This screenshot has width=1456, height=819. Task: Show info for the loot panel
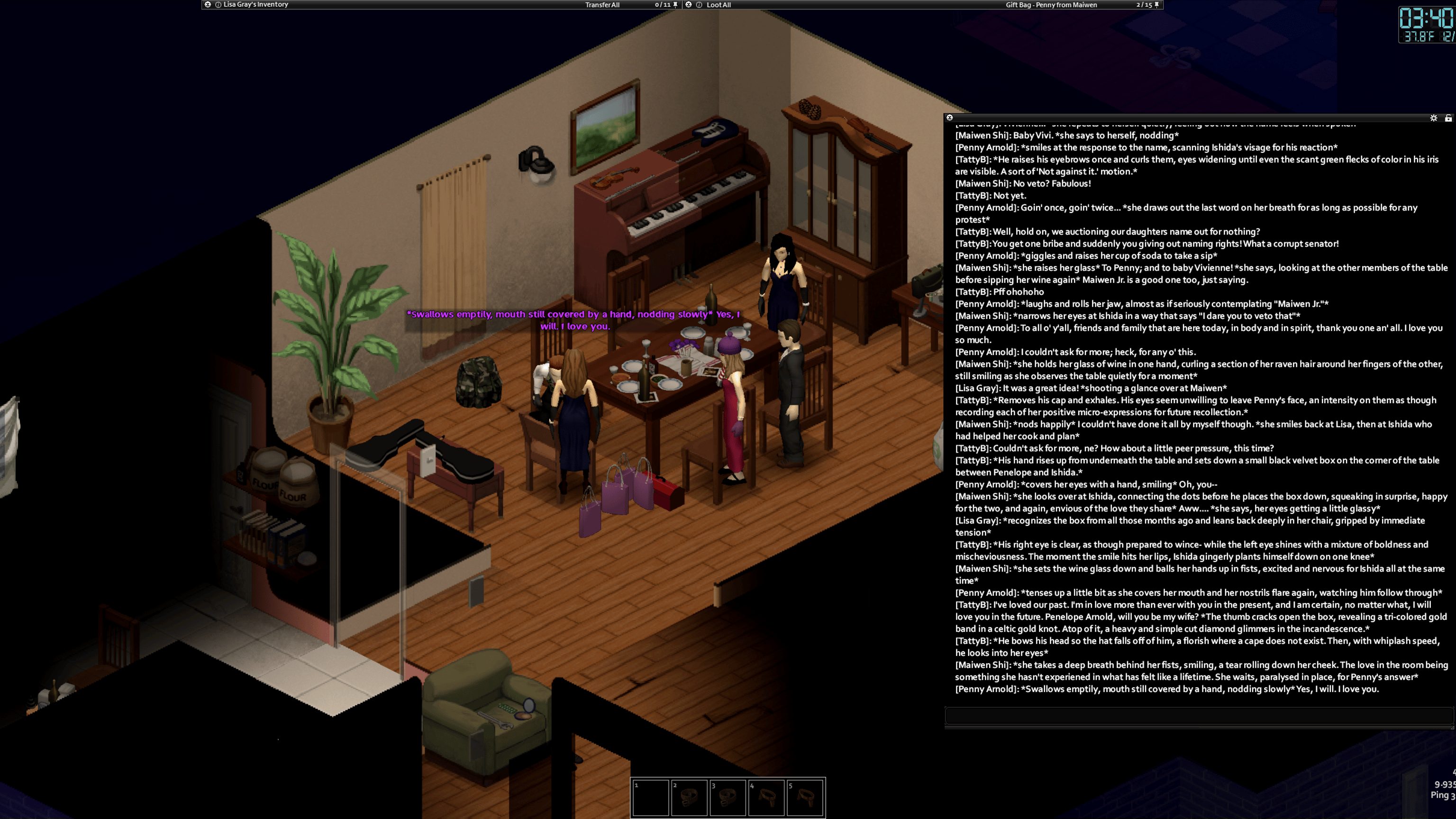point(699,5)
